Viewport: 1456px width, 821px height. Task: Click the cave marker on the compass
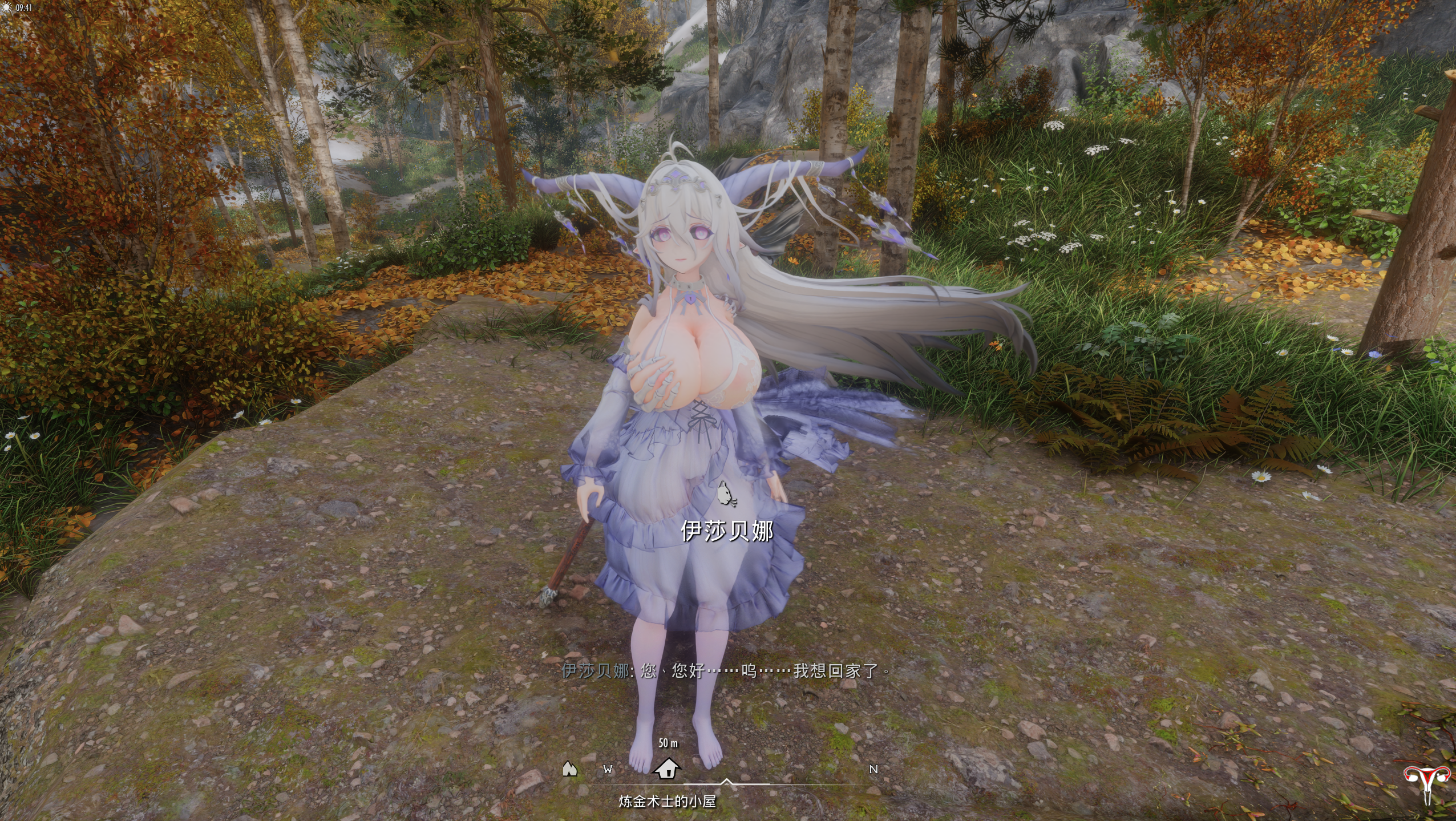pyautogui.click(x=569, y=769)
